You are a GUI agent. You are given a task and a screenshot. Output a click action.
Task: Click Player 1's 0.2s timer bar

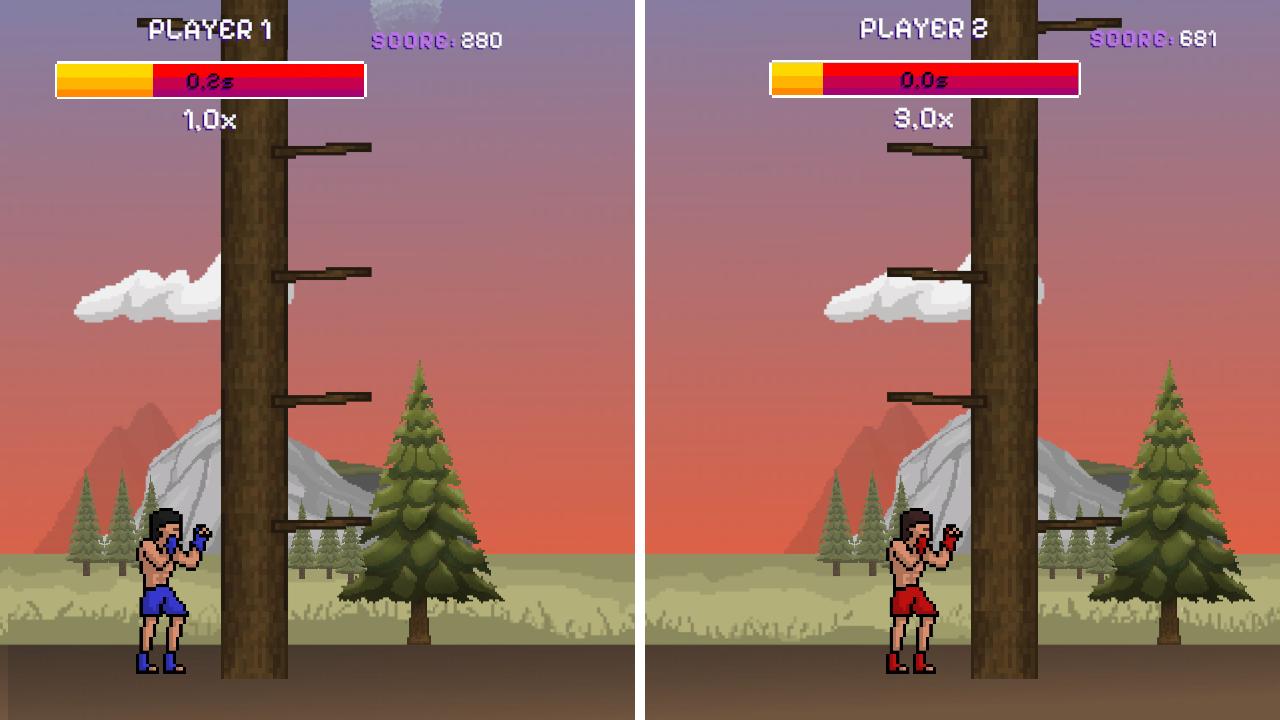(x=210, y=78)
